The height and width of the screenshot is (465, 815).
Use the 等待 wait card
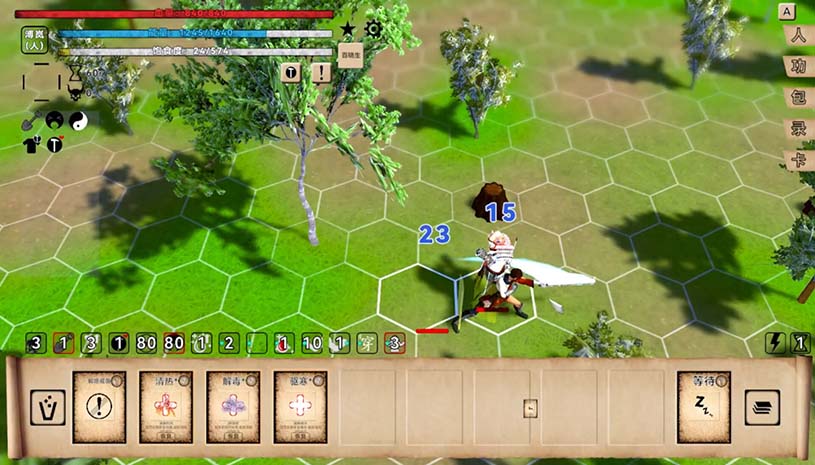pyautogui.click(x=703, y=407)
